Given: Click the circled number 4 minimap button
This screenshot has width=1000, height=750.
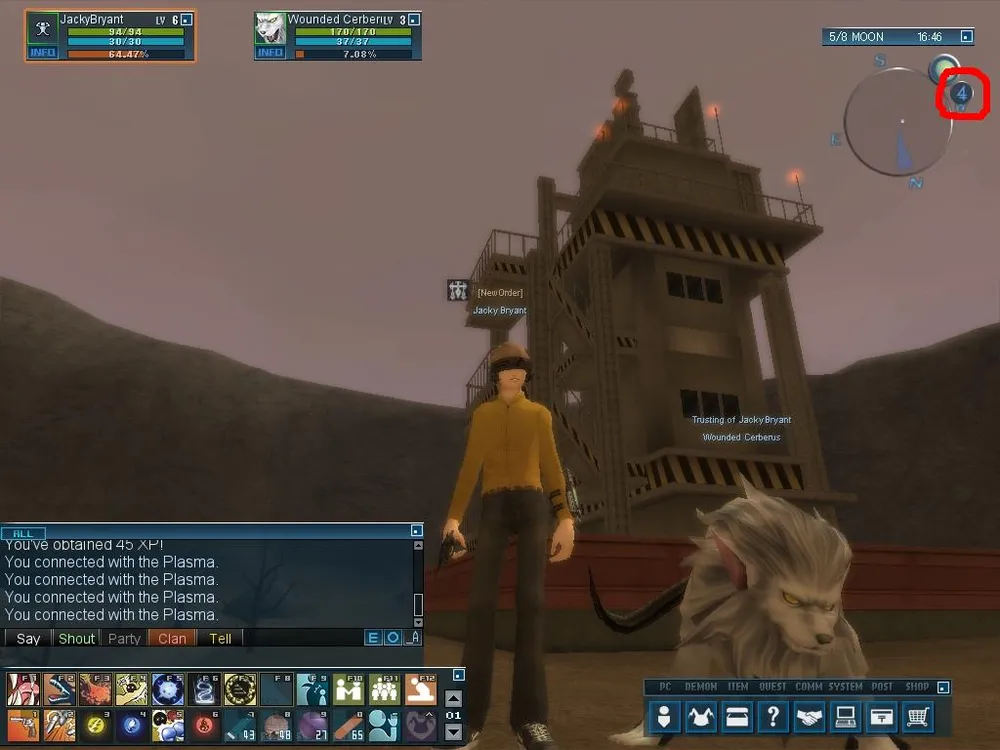Looking at the screenshot, I should click(x=961, y=94).
